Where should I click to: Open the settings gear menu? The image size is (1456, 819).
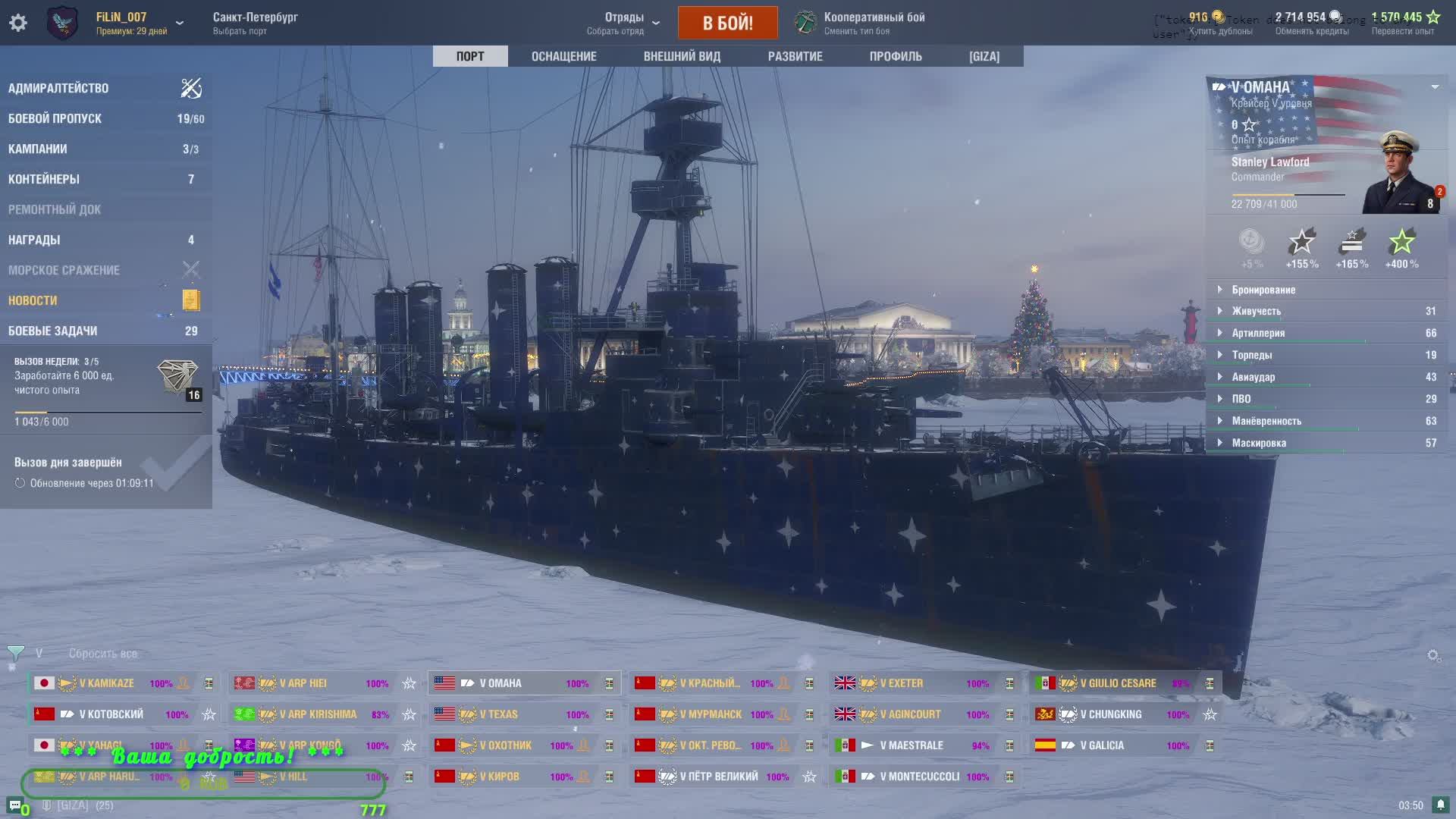tap(18, 23)
